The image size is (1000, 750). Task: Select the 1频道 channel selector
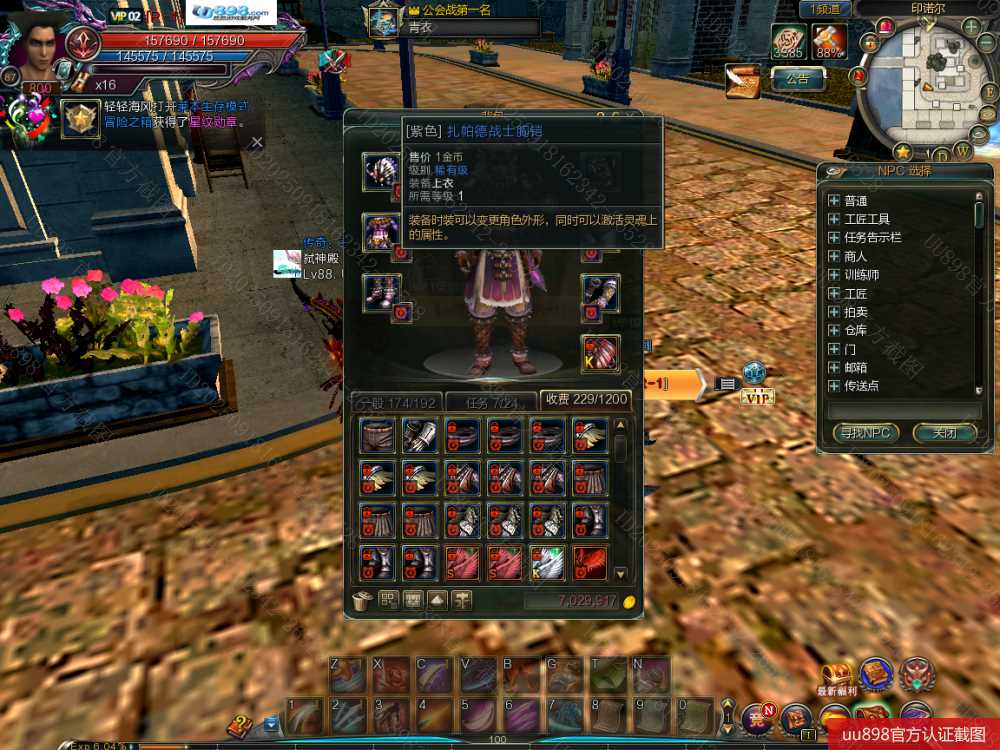click(x=825, y=9)
